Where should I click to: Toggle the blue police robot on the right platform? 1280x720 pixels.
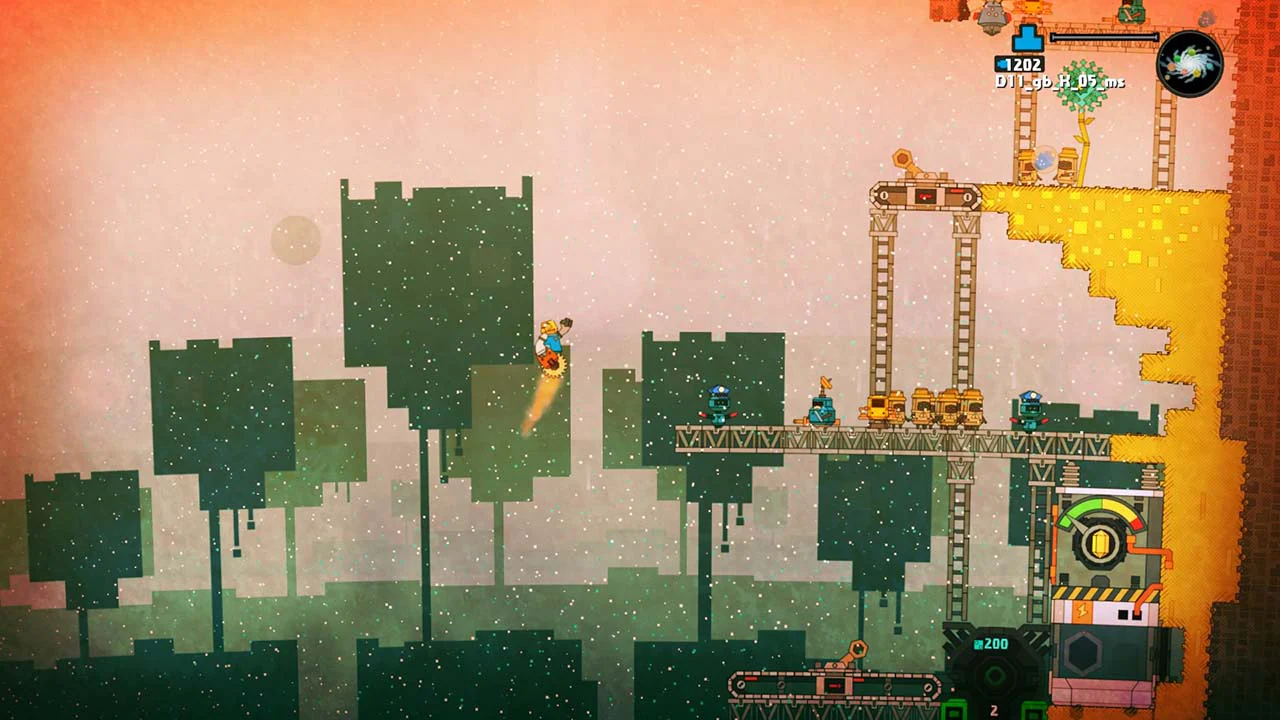1031,408
